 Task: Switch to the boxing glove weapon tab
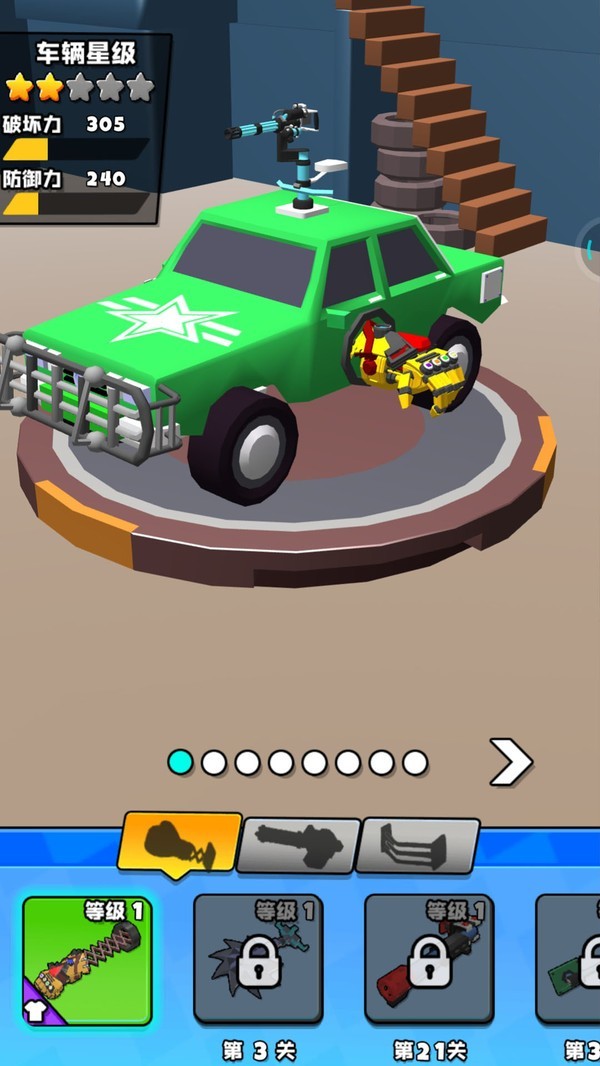pyautogui.click(x=180, y=843)
